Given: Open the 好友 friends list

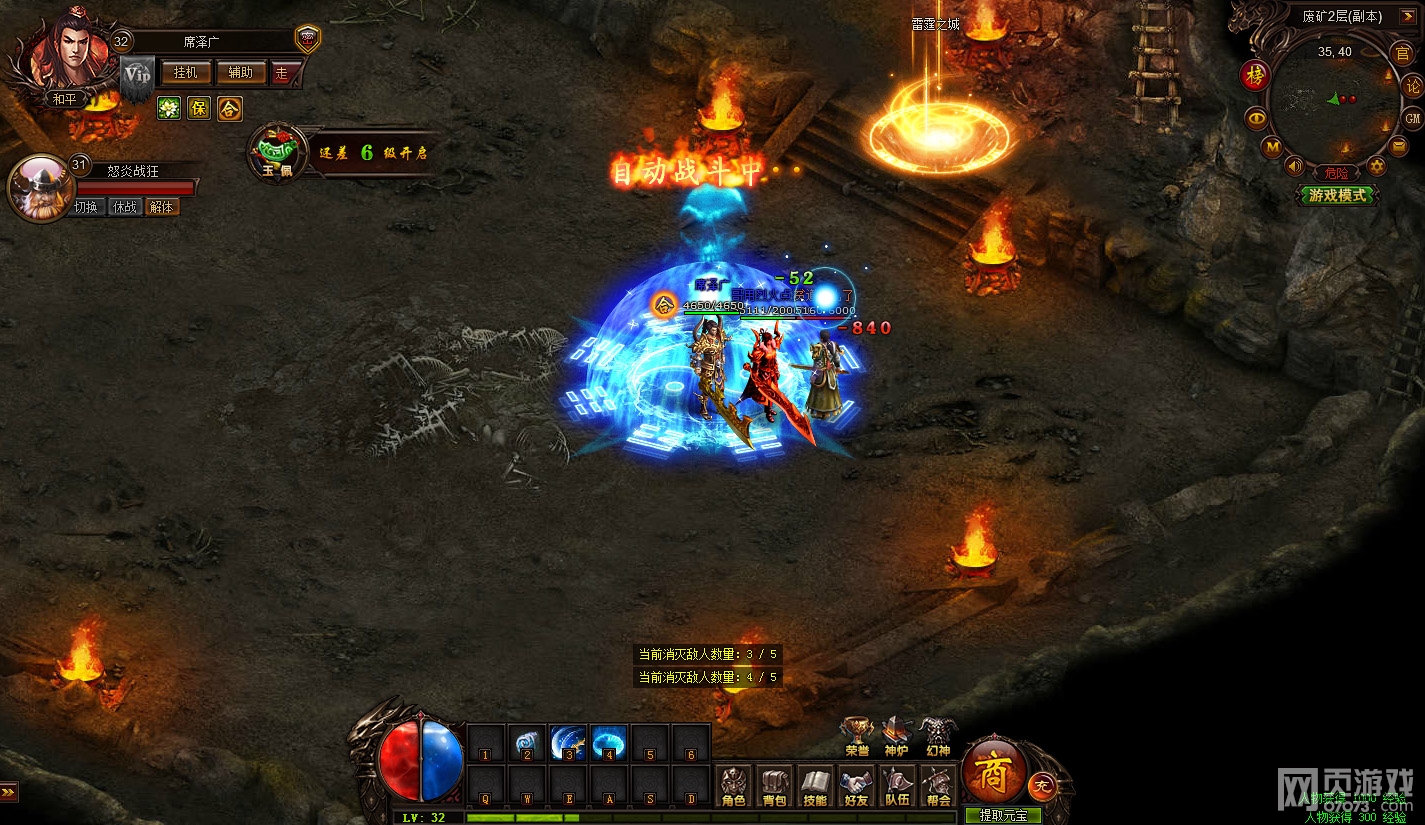Looking at the screenshot, I should 856,786.
